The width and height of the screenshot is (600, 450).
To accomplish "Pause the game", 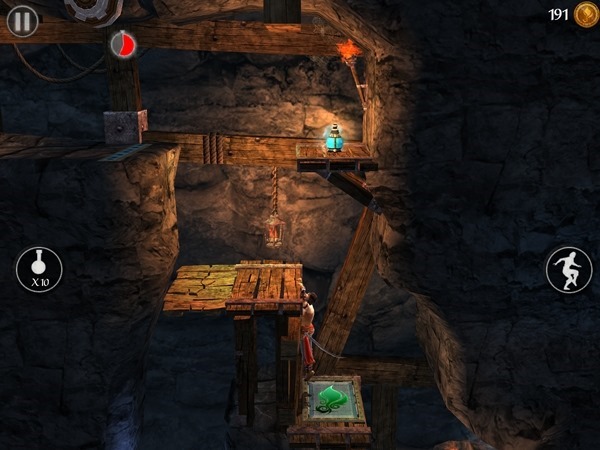I will [x=22, y=20].
